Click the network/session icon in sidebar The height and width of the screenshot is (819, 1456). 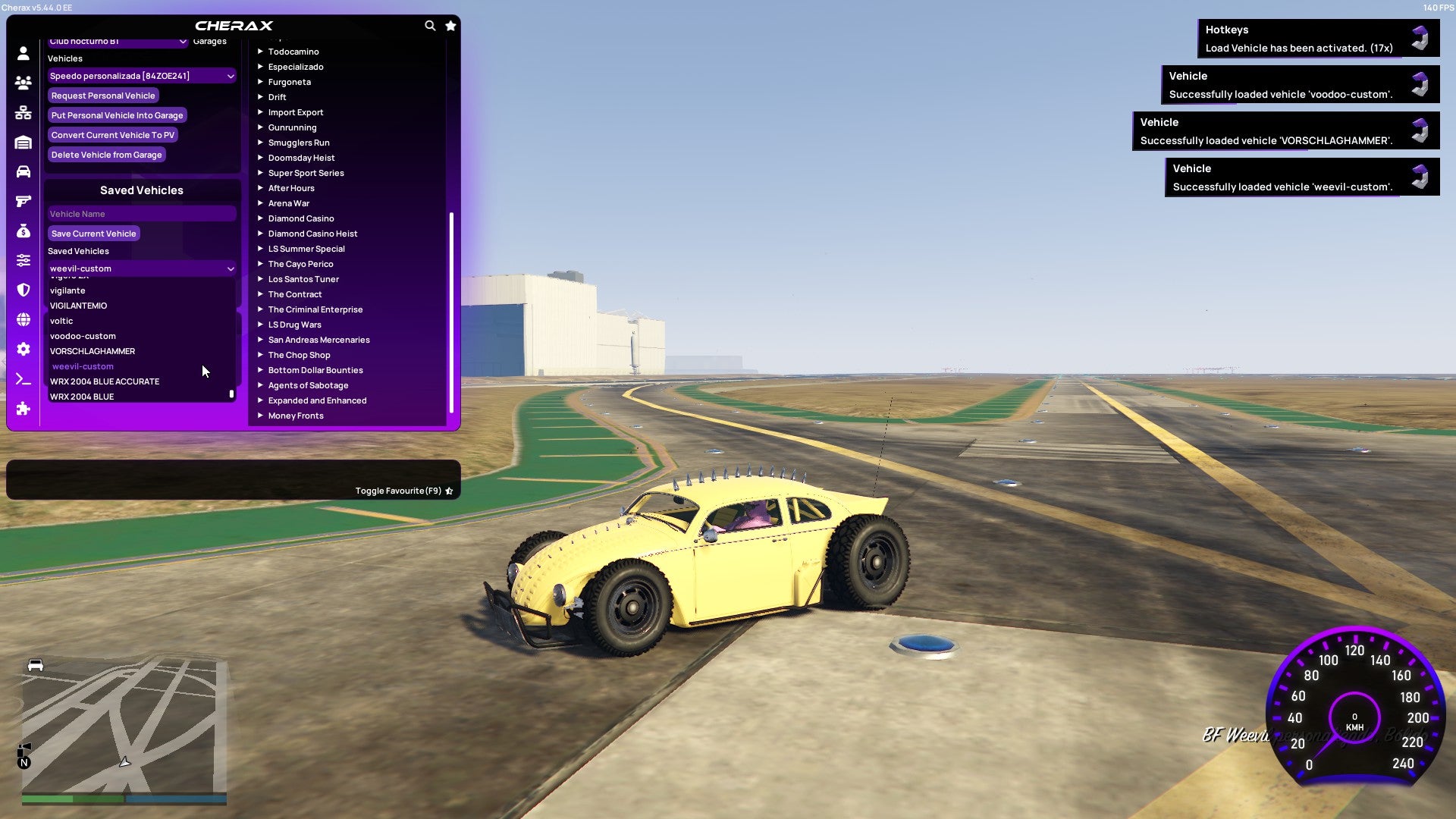tap(23, 112)
